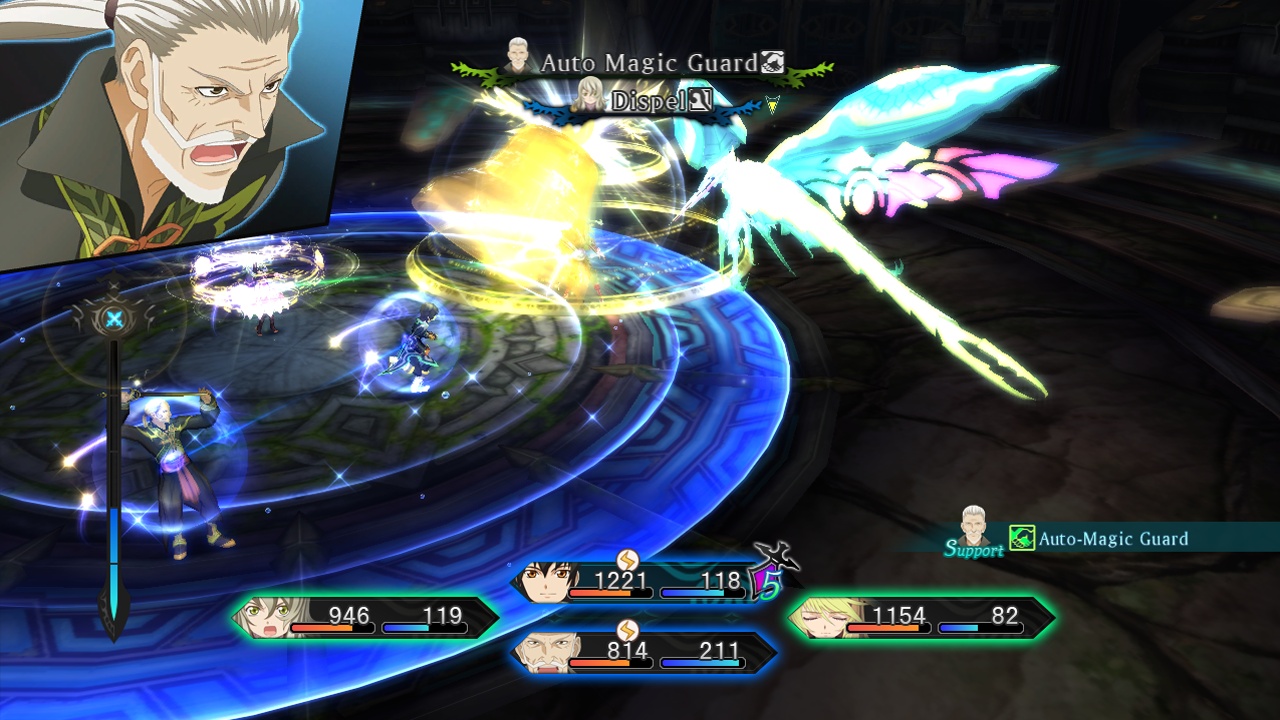Select Jude's party panel showing 1221 HP
The height and width of the screenshot is (720, 1280).
tap(642, 583)
